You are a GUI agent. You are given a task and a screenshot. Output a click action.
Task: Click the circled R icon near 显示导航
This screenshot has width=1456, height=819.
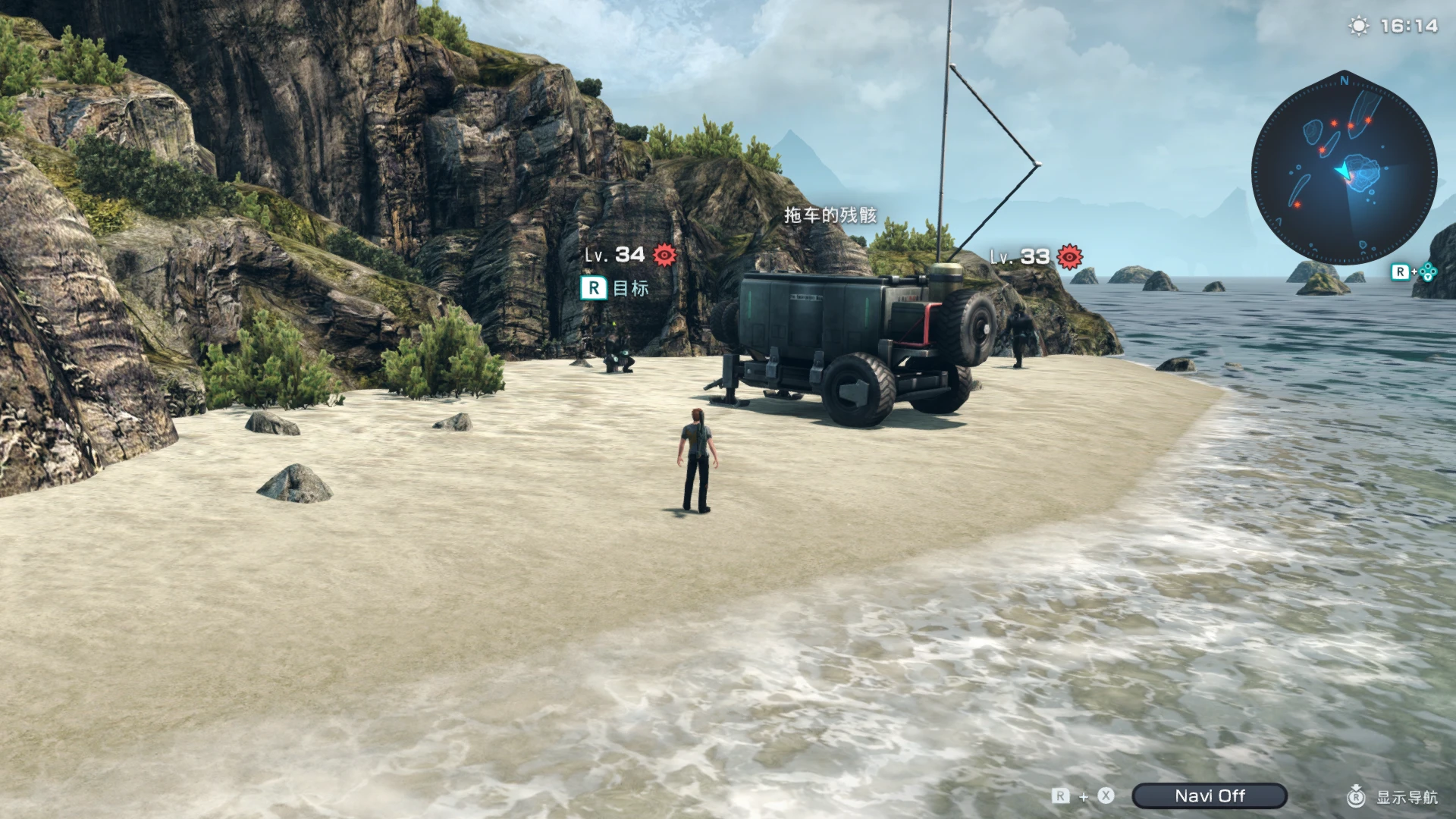click(1355, 797)
